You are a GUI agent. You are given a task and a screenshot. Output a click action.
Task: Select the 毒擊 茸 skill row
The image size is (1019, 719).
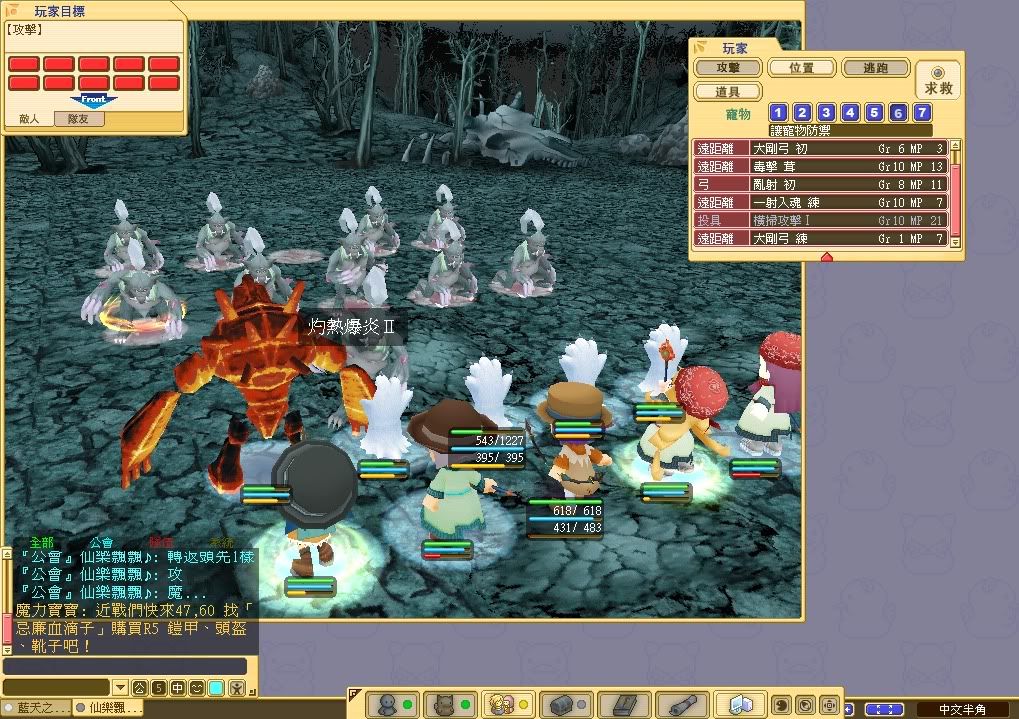pyautogui.click(x=820, y=166)
